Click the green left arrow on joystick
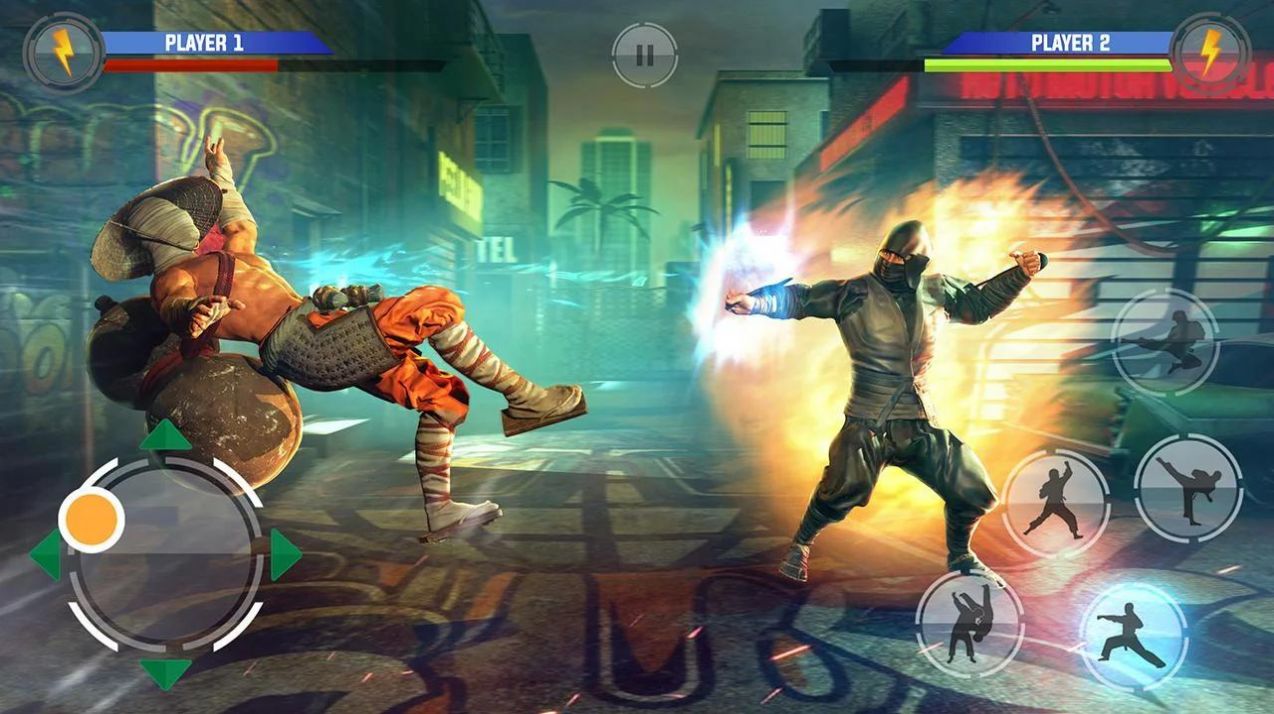 pos(46,555)
